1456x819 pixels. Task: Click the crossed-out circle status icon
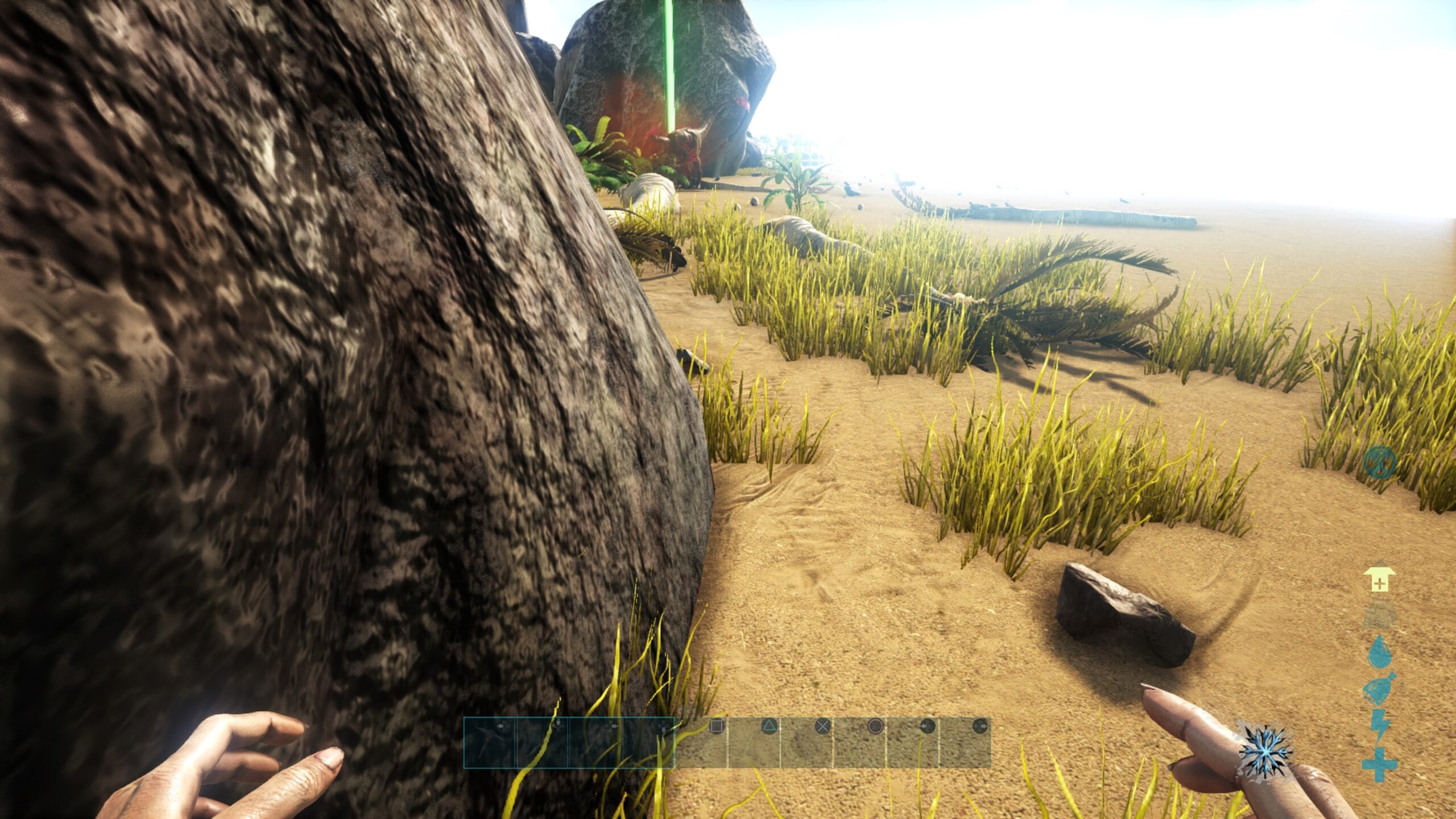(1379, 461)
